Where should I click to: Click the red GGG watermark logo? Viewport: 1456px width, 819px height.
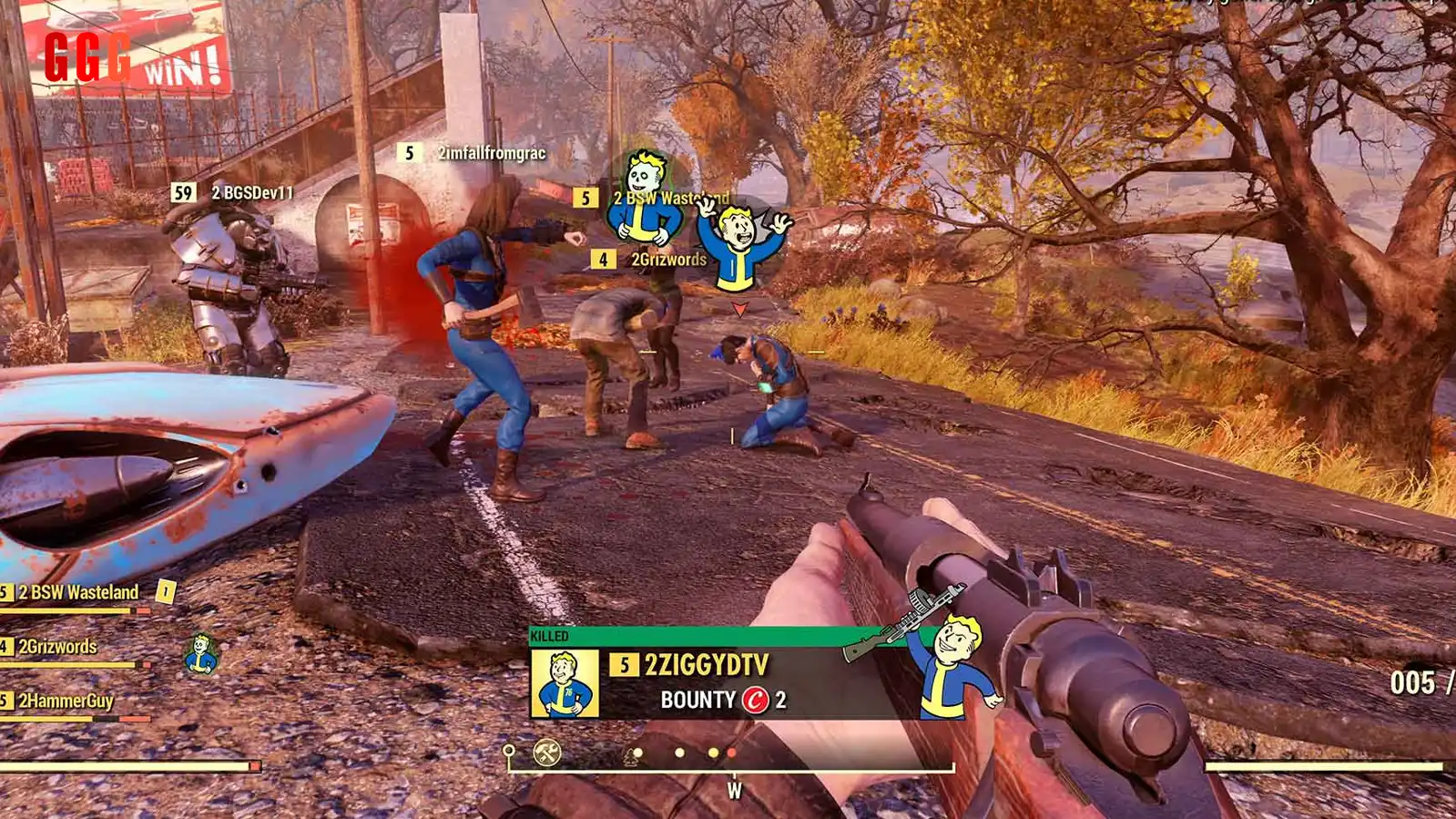87,56
